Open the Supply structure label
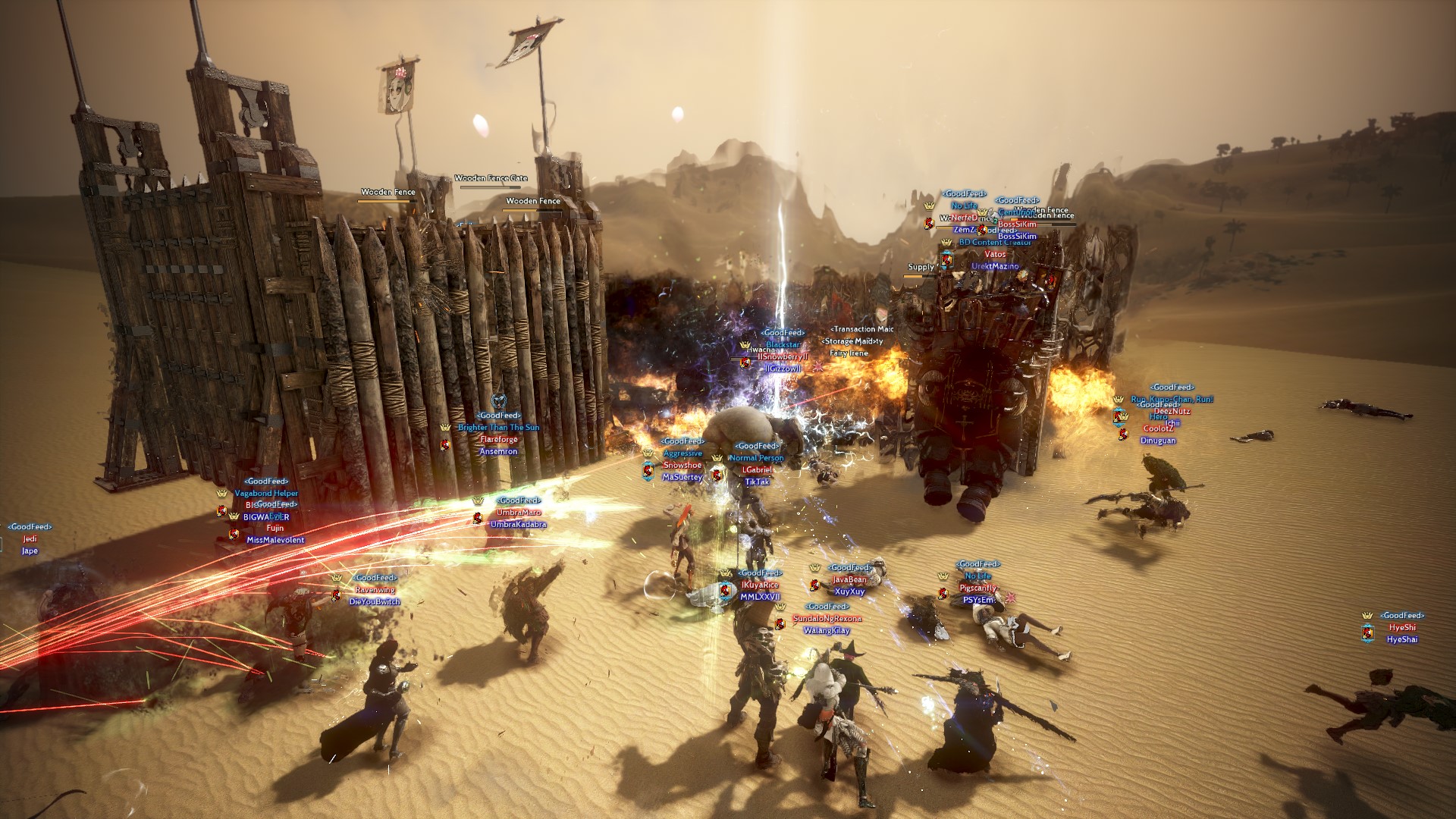The image size is (1456, 819). pyautogui.click(x=919, y=267)
